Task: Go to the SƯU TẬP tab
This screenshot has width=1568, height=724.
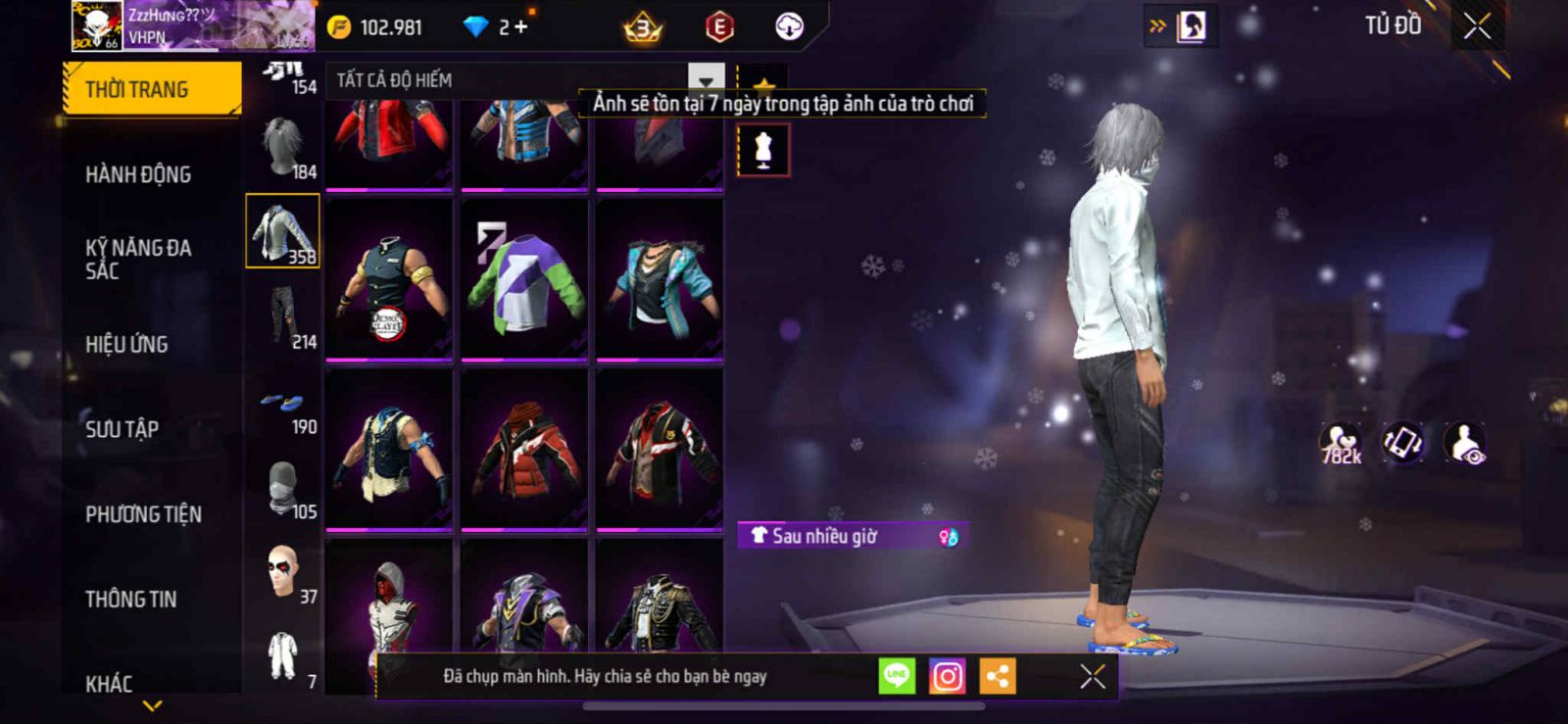Action: [122, 429]
